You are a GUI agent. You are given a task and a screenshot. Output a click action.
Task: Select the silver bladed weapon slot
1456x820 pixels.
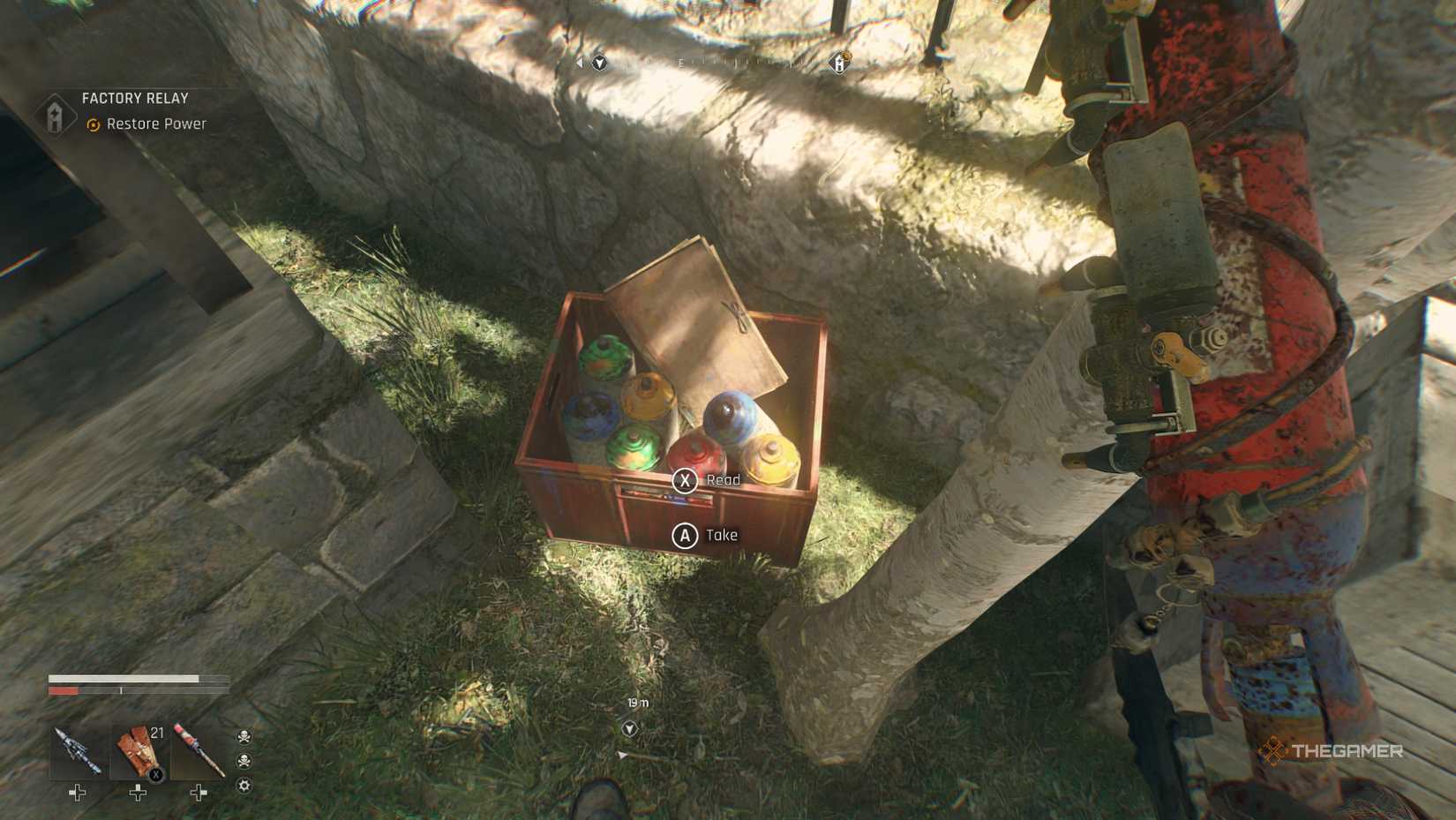coord(78,751)
